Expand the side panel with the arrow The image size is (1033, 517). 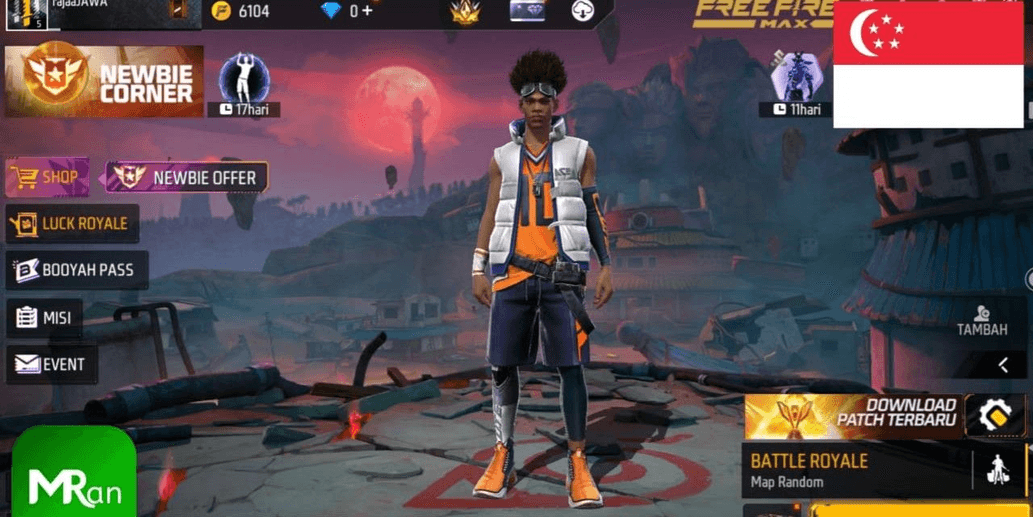1003,365
